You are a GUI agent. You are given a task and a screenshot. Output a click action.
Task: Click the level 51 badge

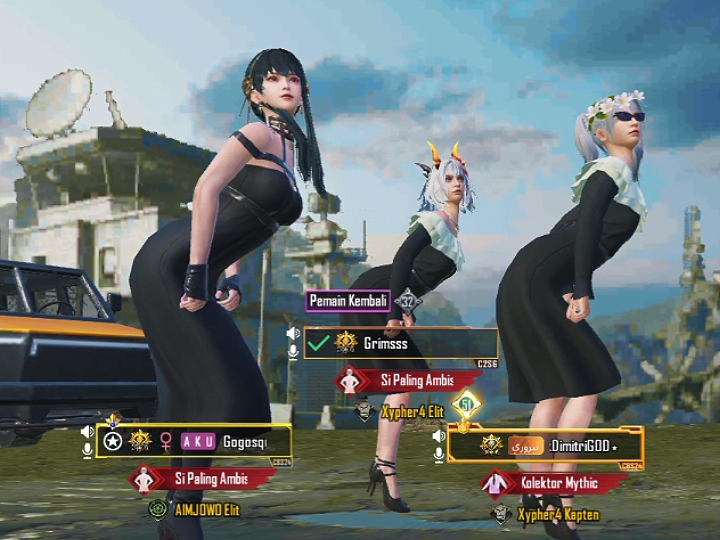466,404
